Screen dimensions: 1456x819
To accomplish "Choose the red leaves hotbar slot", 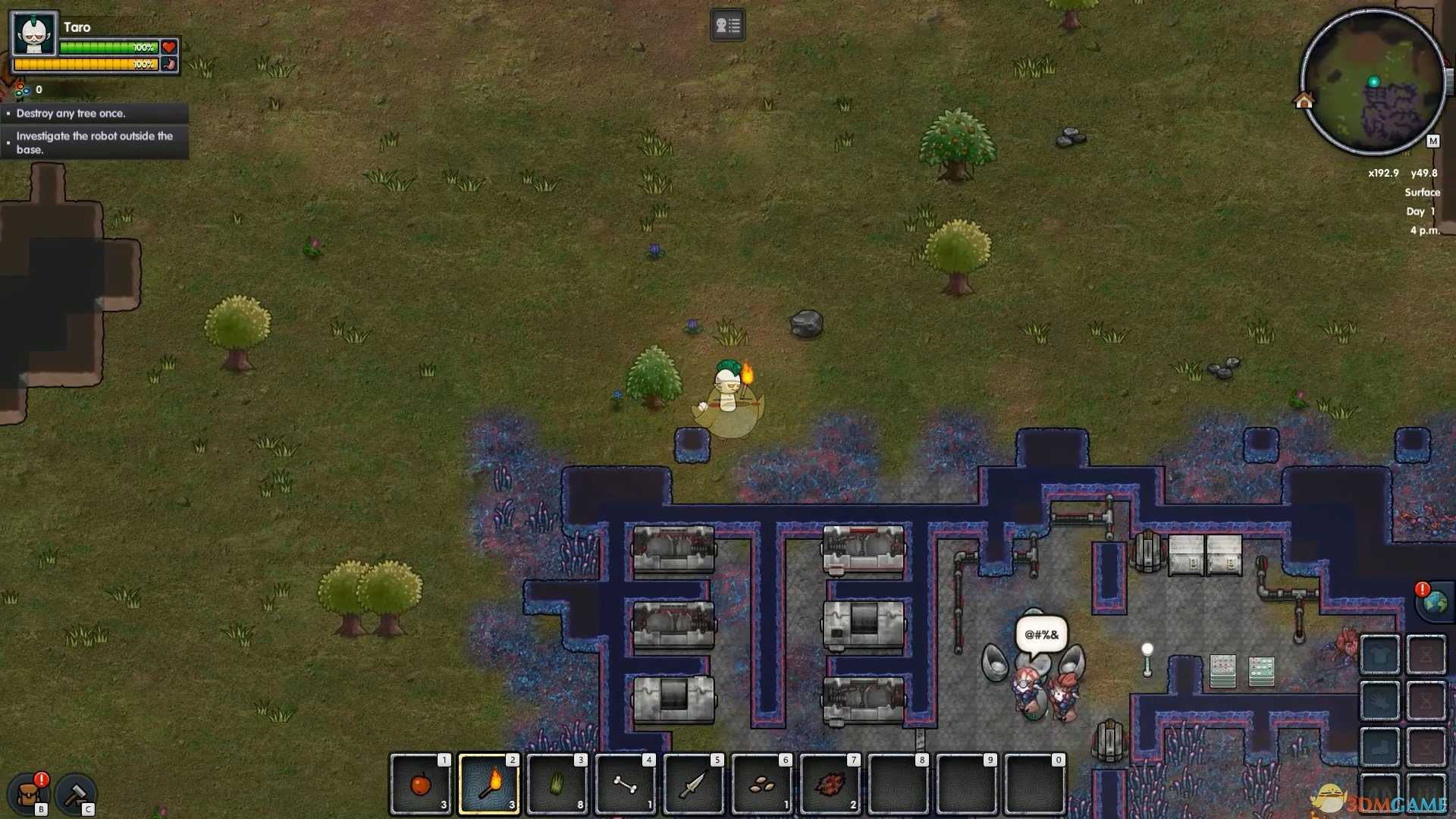I will click(830, 783).
